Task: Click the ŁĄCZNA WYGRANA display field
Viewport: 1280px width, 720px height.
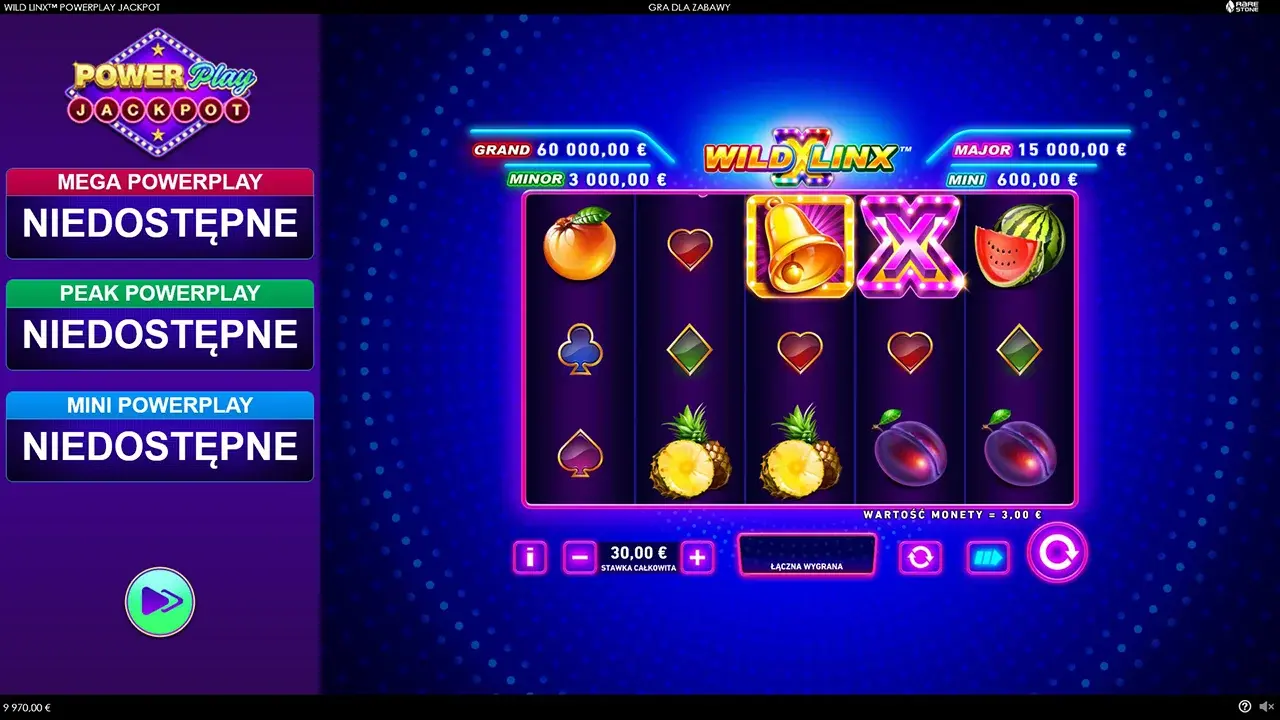Action: click(x=806, y=554)
